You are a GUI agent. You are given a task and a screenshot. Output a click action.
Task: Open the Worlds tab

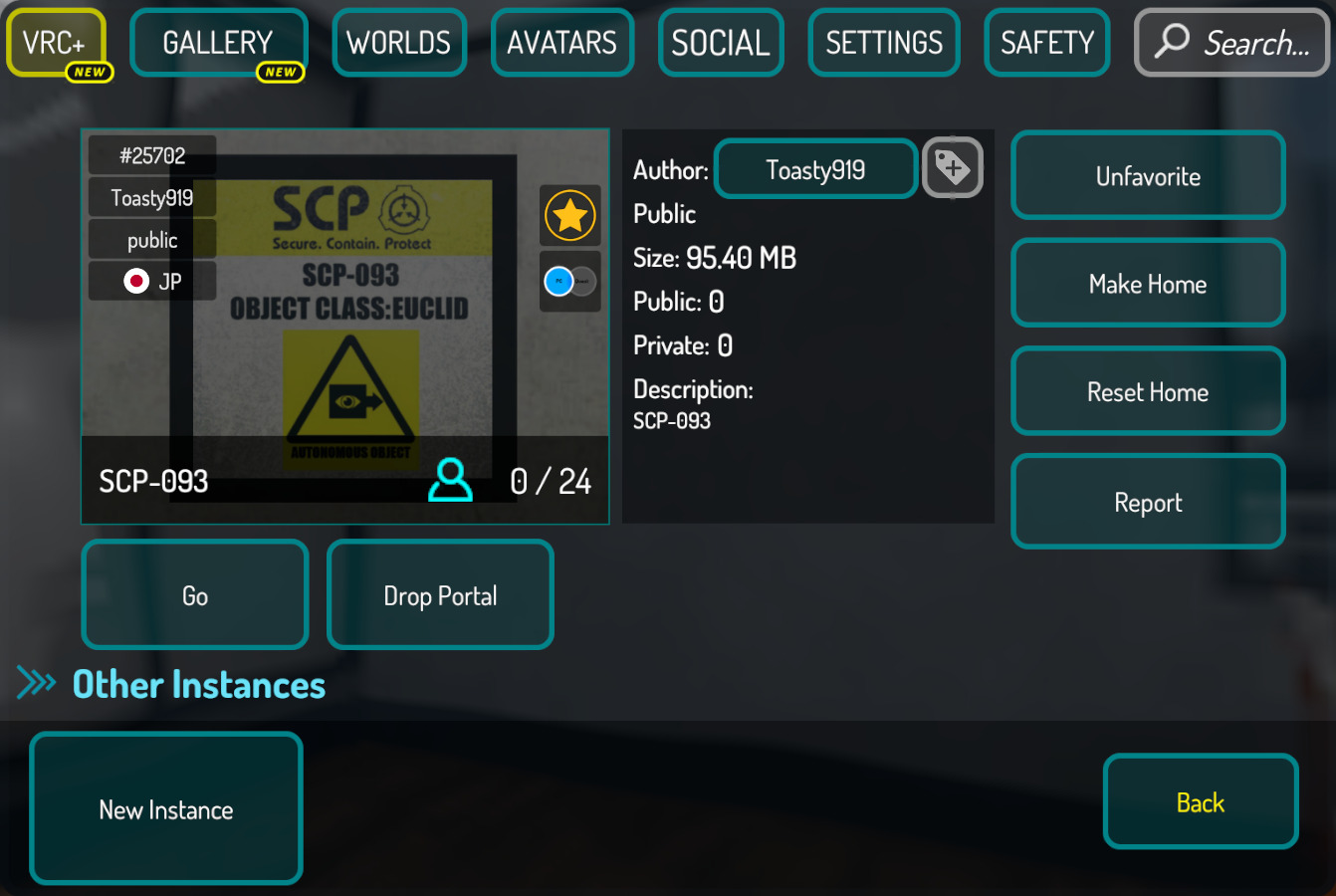point(399,43)
